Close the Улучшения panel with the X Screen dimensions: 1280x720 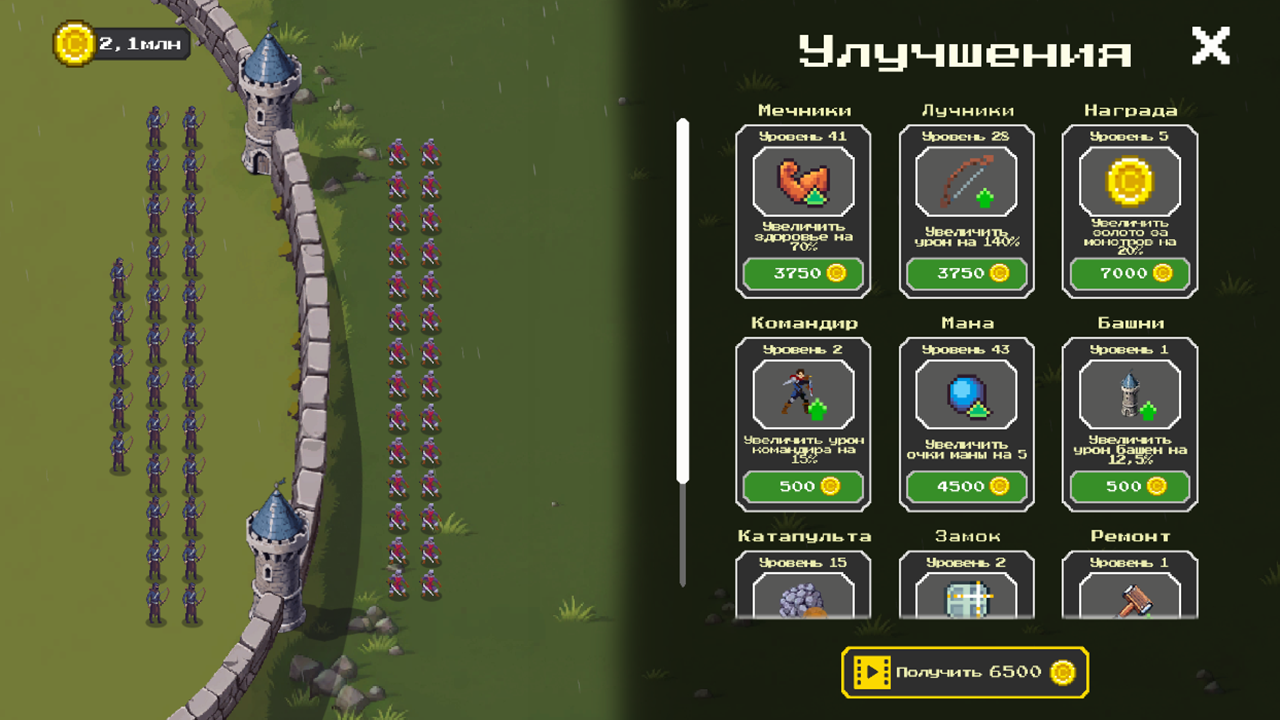(x=1210, y=45)
